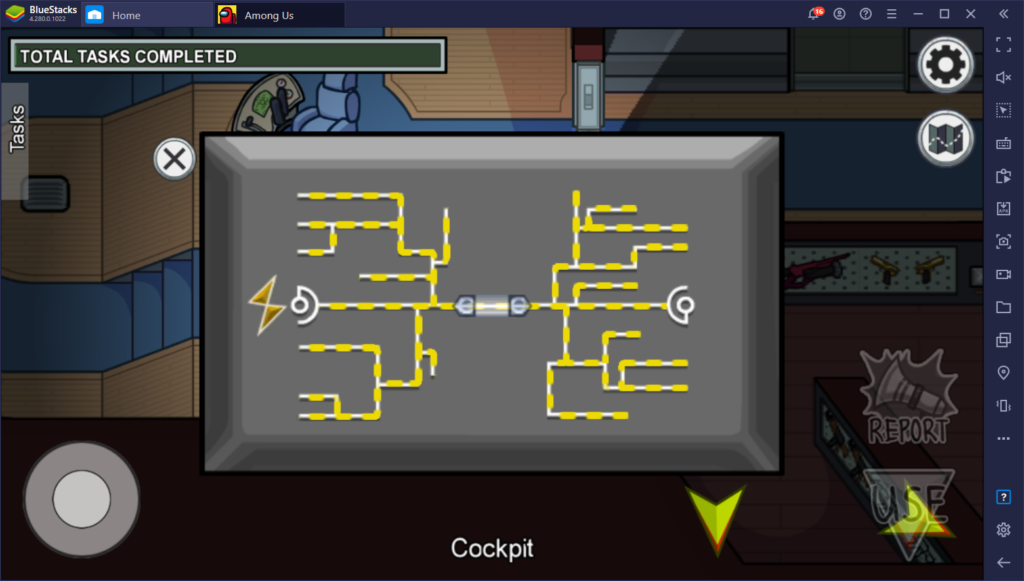Close the wiring task panel
Image resolution: width=1024 pixels, height=581 pixels.
[x=174, y=159]
